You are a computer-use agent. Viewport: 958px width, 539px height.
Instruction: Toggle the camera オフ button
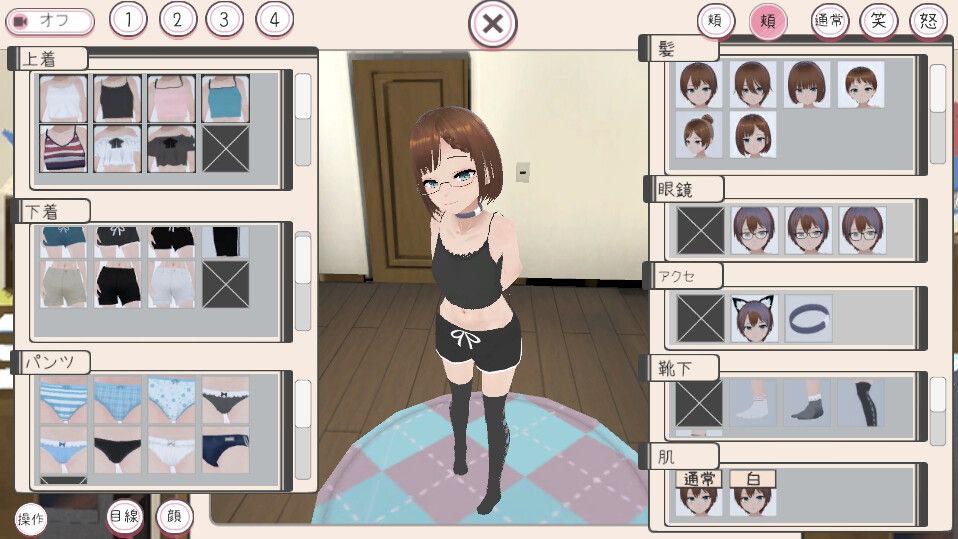(x=50, y=20)
